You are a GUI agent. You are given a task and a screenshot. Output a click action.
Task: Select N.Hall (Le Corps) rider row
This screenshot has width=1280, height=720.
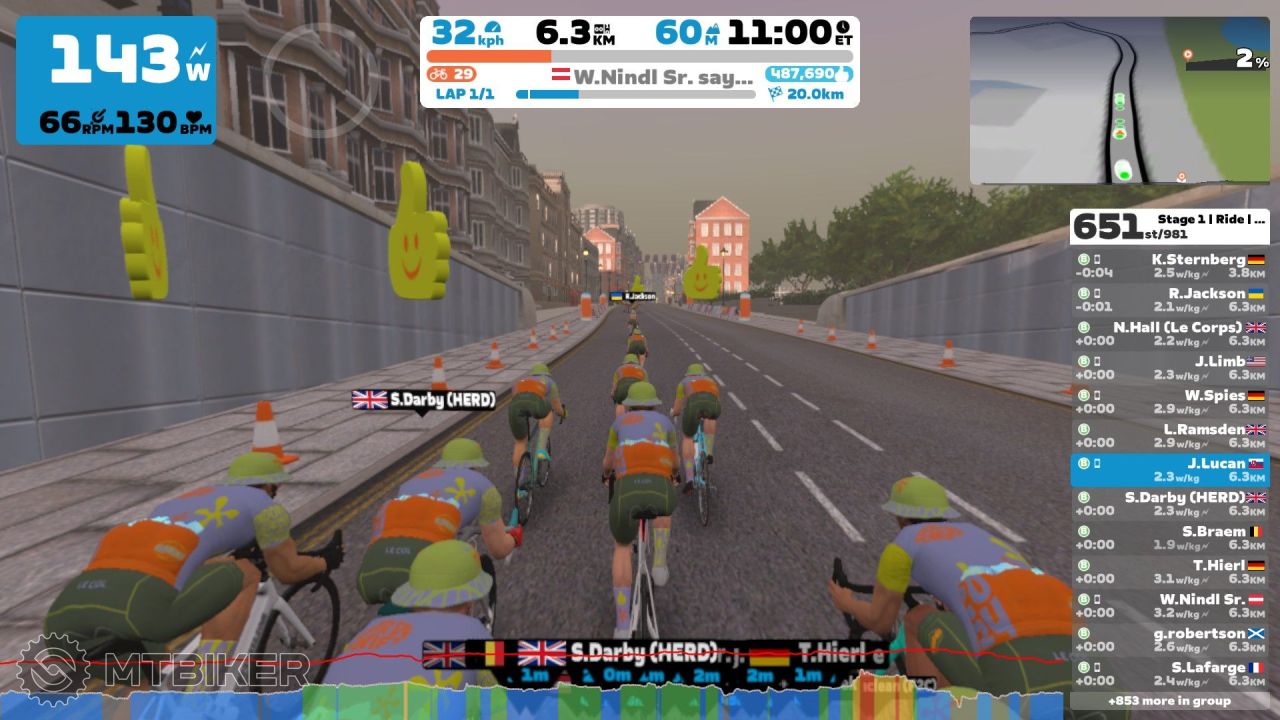pyautogui.click(x=1169, y=334)
